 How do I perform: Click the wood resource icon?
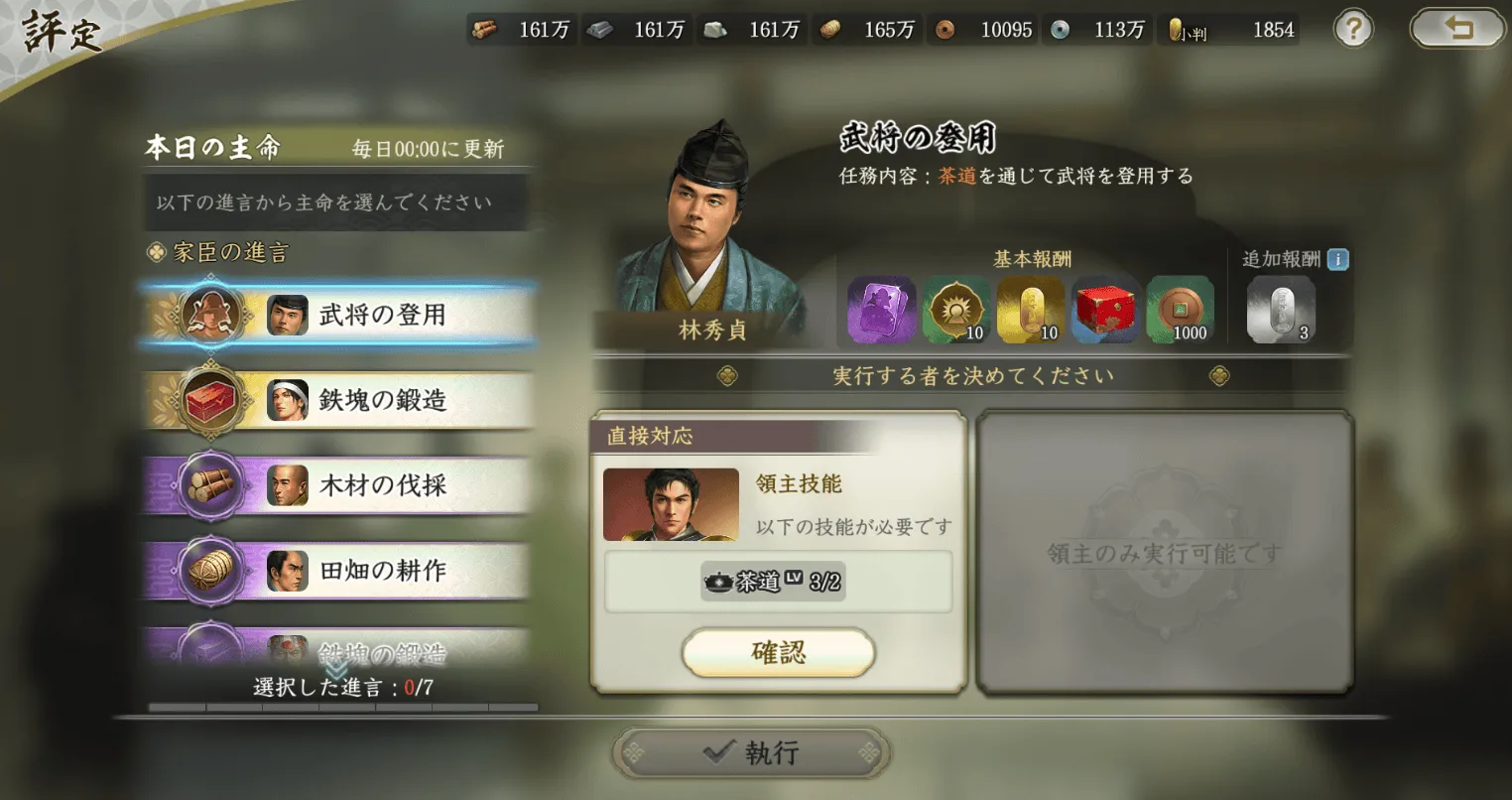pos(485,30)
